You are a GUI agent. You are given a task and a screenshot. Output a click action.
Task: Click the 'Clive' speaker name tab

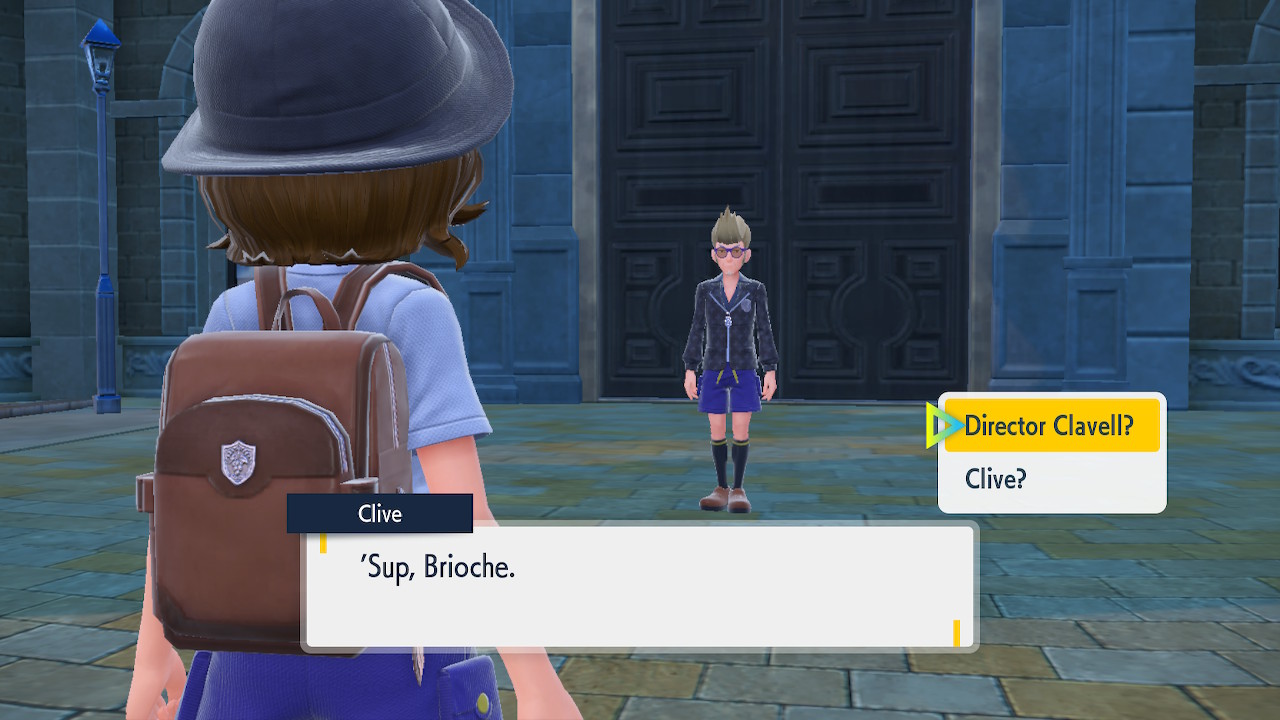point(380,513)
